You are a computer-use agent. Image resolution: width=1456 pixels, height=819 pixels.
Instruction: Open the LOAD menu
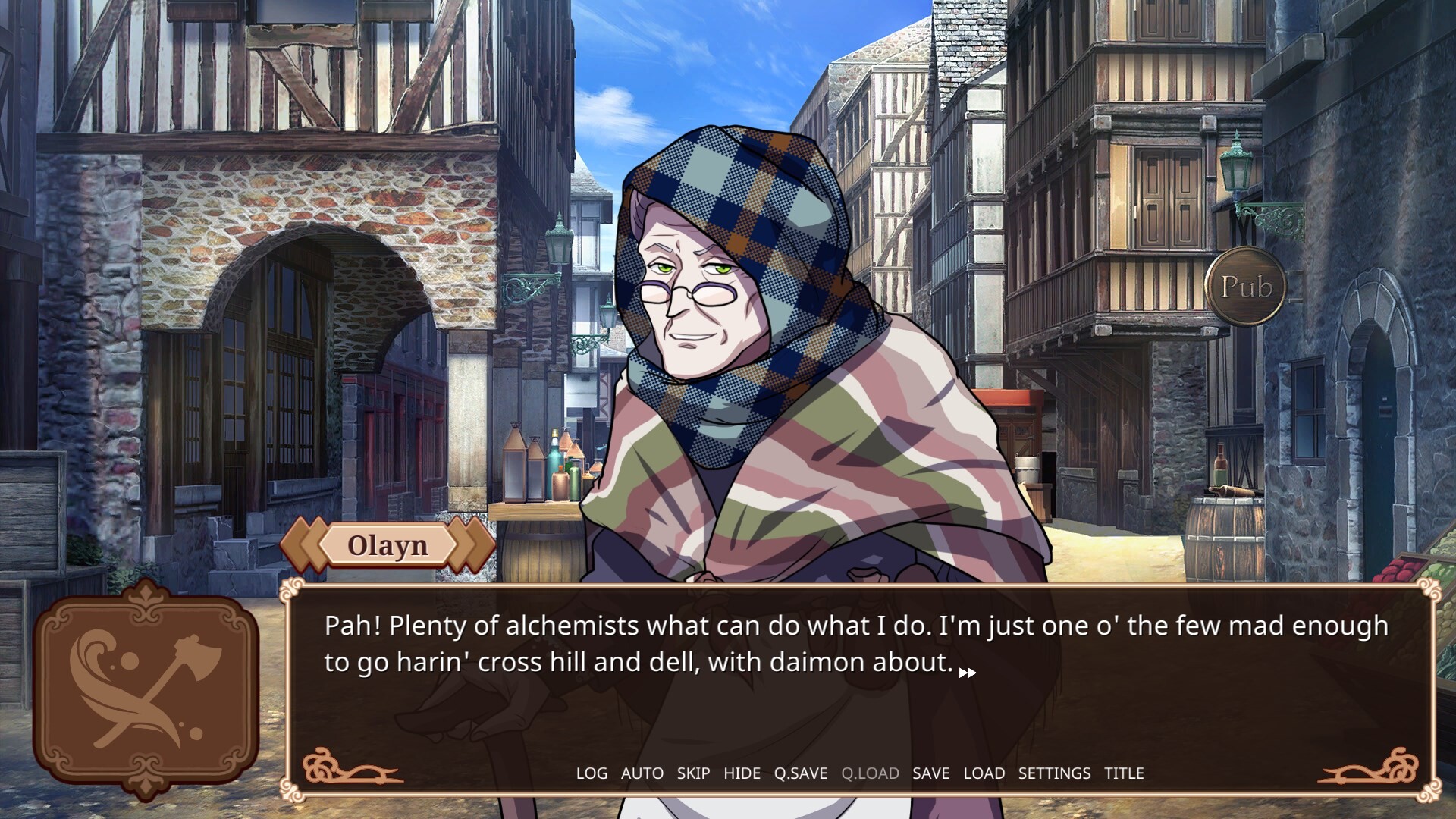984,773
